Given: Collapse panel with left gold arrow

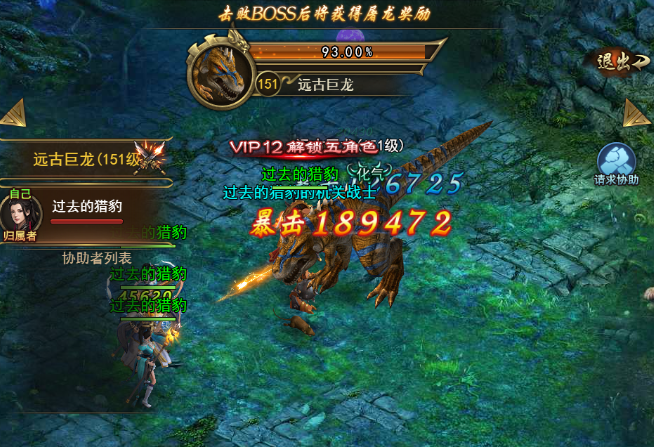Looking at the screenshot, I should pyautogui.click(x=12, y=113).
